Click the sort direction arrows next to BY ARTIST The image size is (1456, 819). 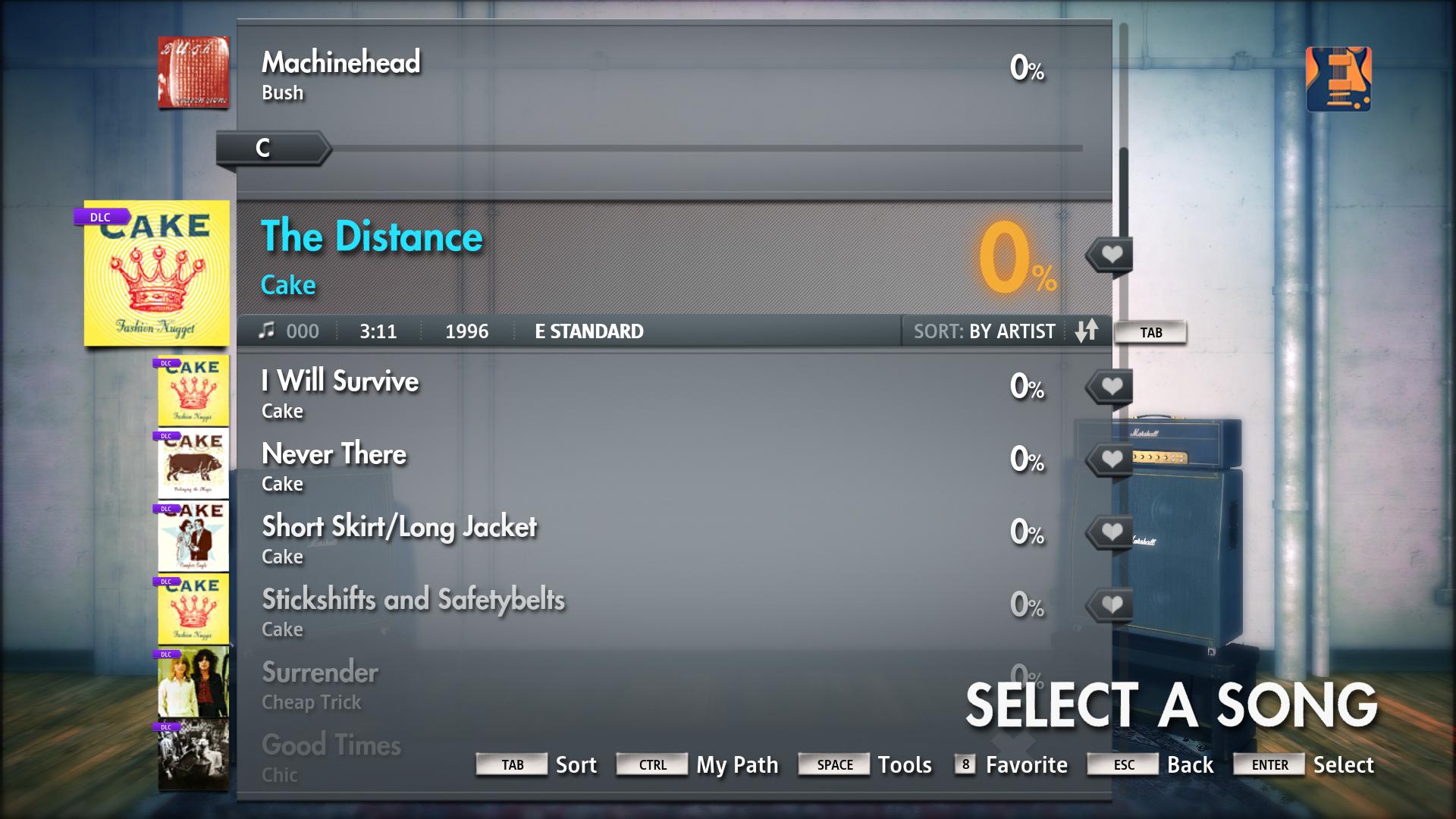pyautogui.click(x=1086, y=331)
